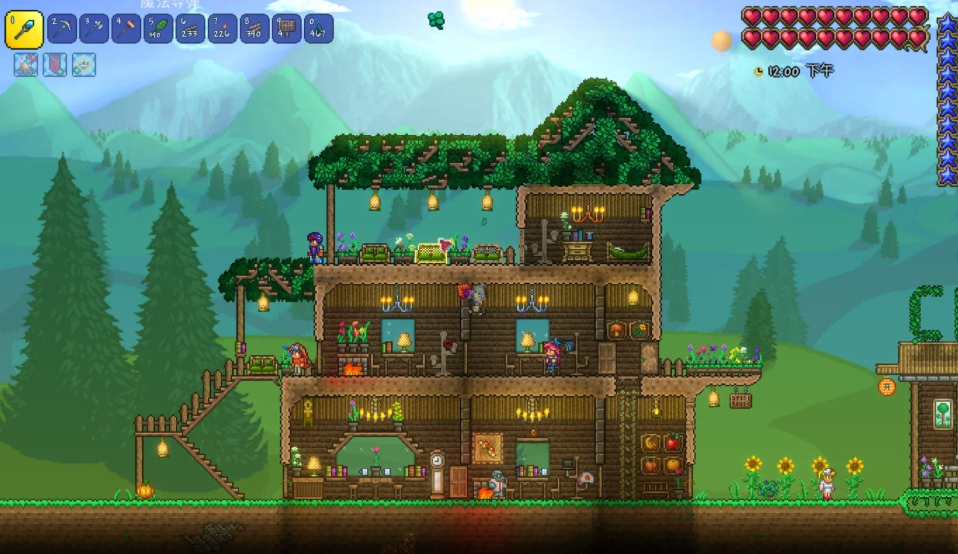Screen dimensions: 958x554
Task: Select the pickaxe in hotbar slot 2
Action: click(62, 29)
